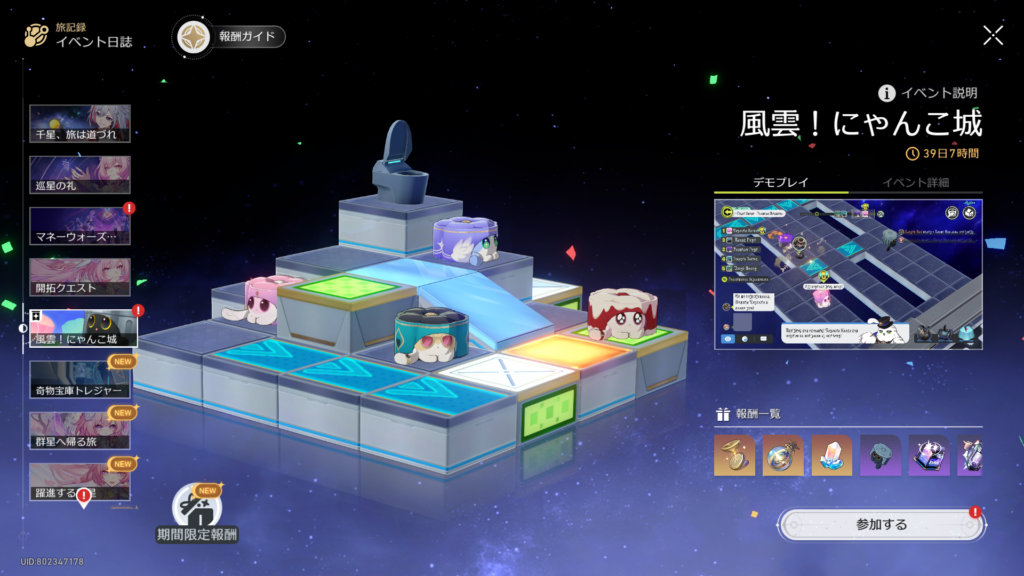Show the イベント説明 info
This screenshot has height=576, width=1024.
point(927,93)
